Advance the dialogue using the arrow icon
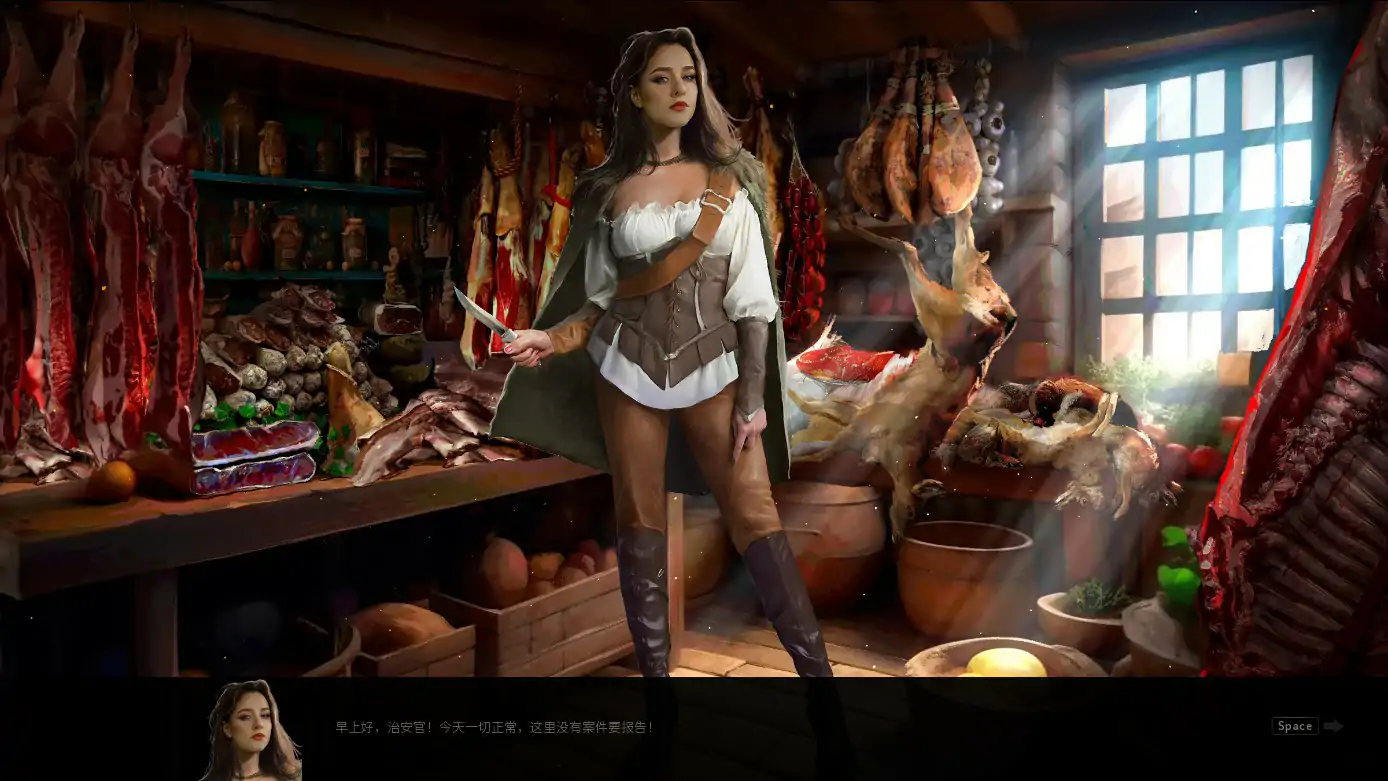1388x781 pixels. (1333, 727)
